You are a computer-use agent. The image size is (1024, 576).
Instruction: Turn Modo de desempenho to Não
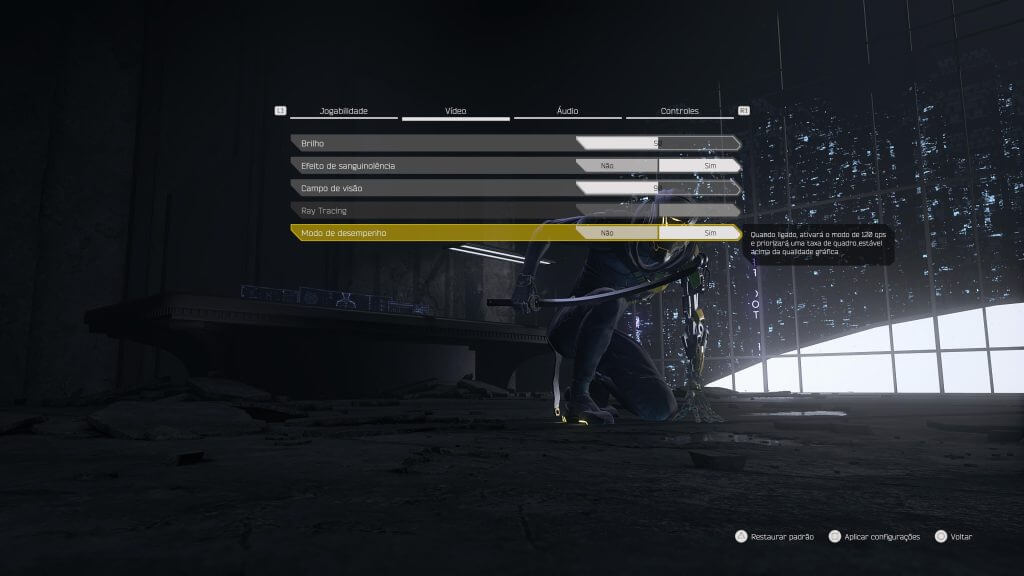click(x=607, y=232)
